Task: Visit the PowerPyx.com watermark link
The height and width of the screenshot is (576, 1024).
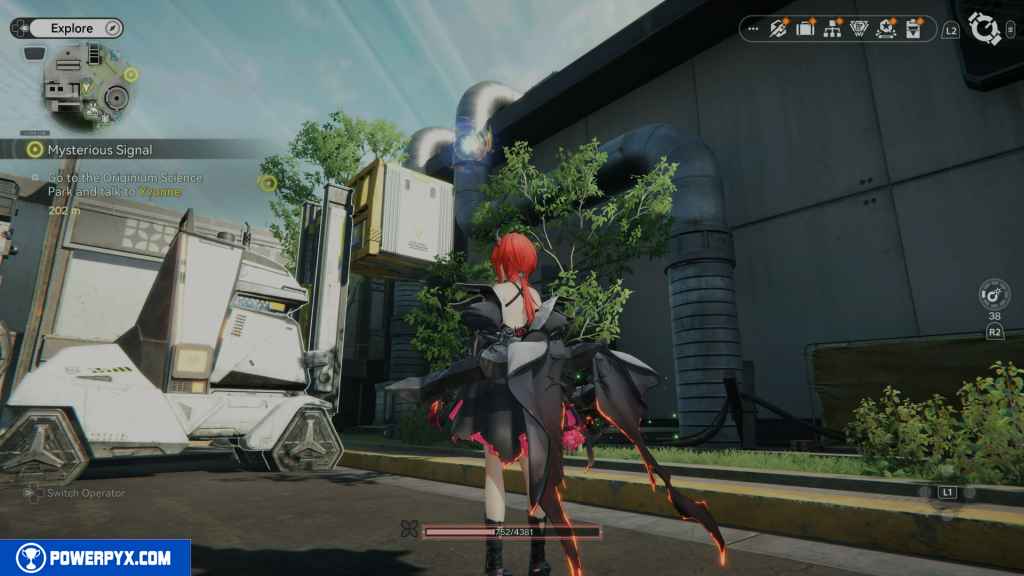Action: 95,558
